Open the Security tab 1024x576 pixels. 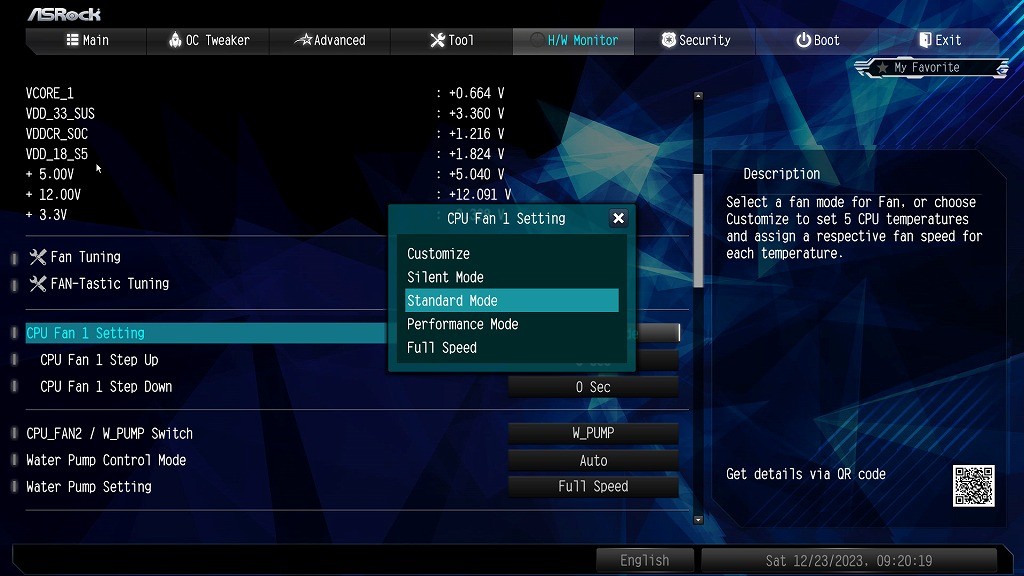pyautogui.click(x=696, y=40)
